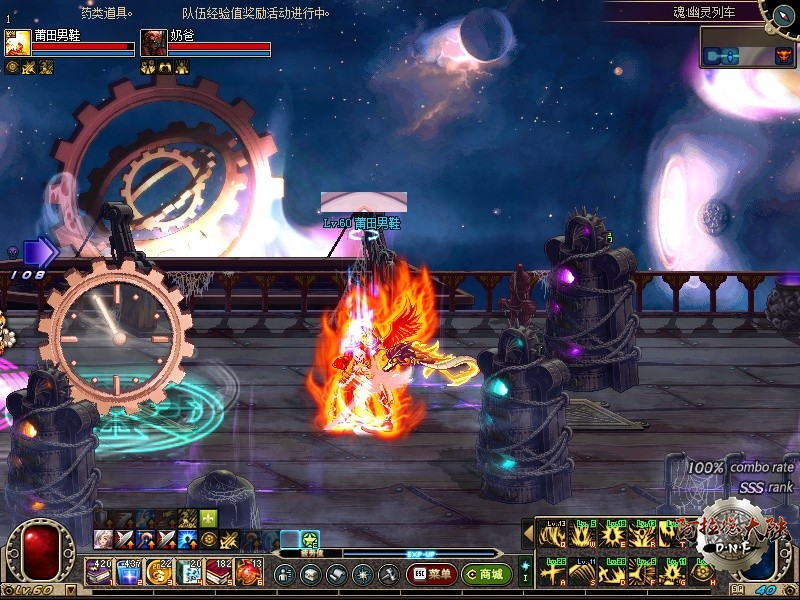Select party member 奶爸 portrait
The width and height of the screenshot is (800, 600).
(x=153, y=43)
